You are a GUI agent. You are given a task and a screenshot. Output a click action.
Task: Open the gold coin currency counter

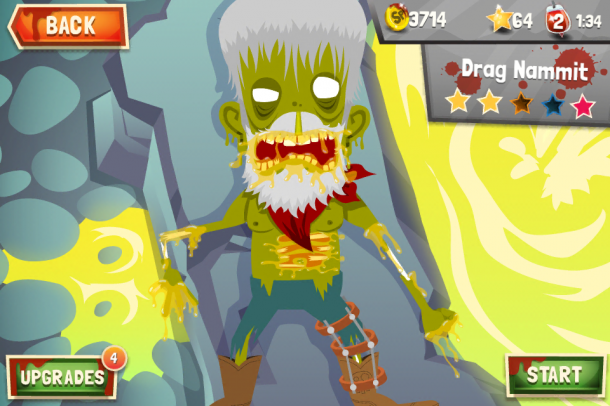coord(416,18)
